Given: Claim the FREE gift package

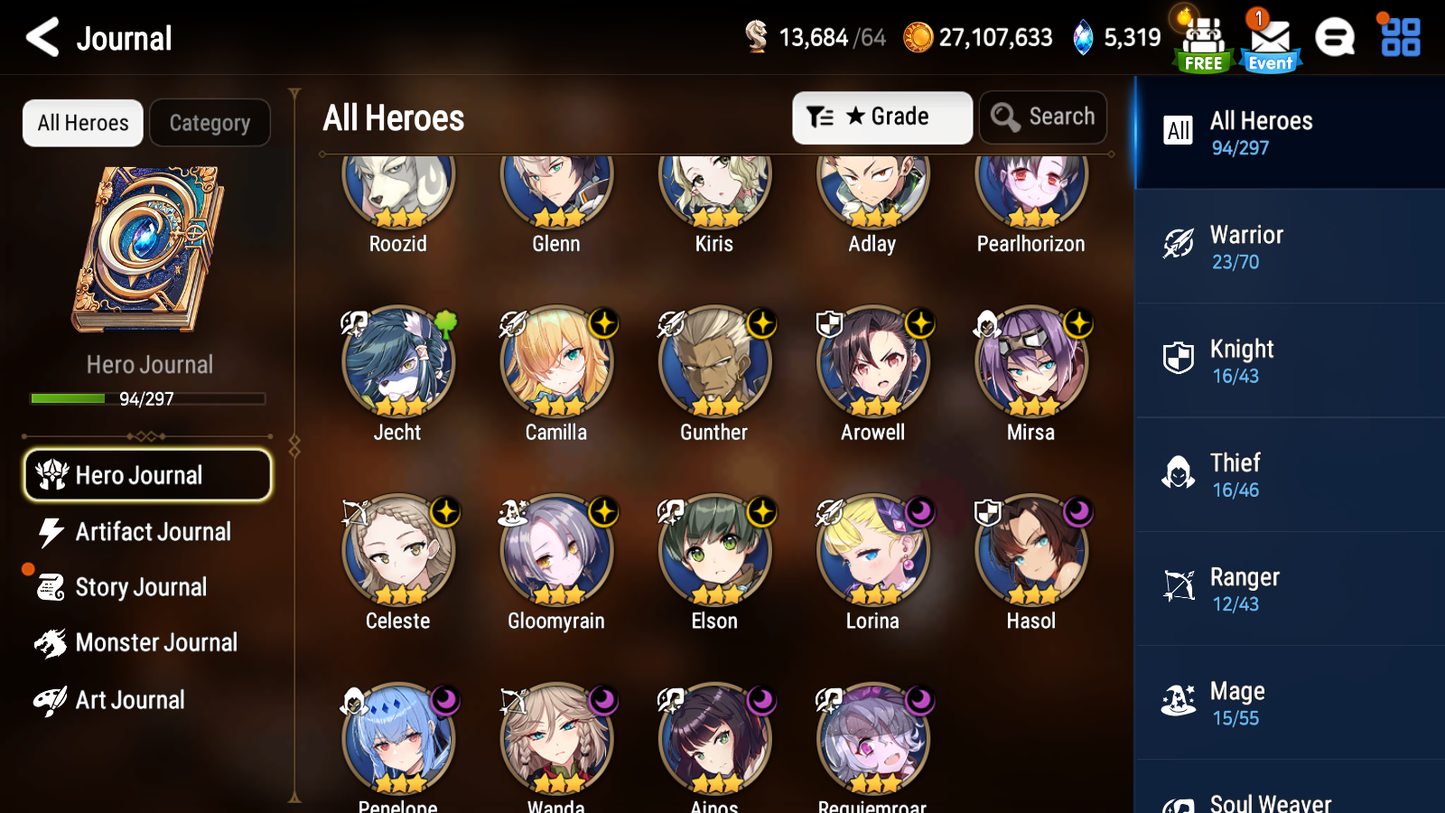Looking at the screenshot, I should pos(1201,38).
